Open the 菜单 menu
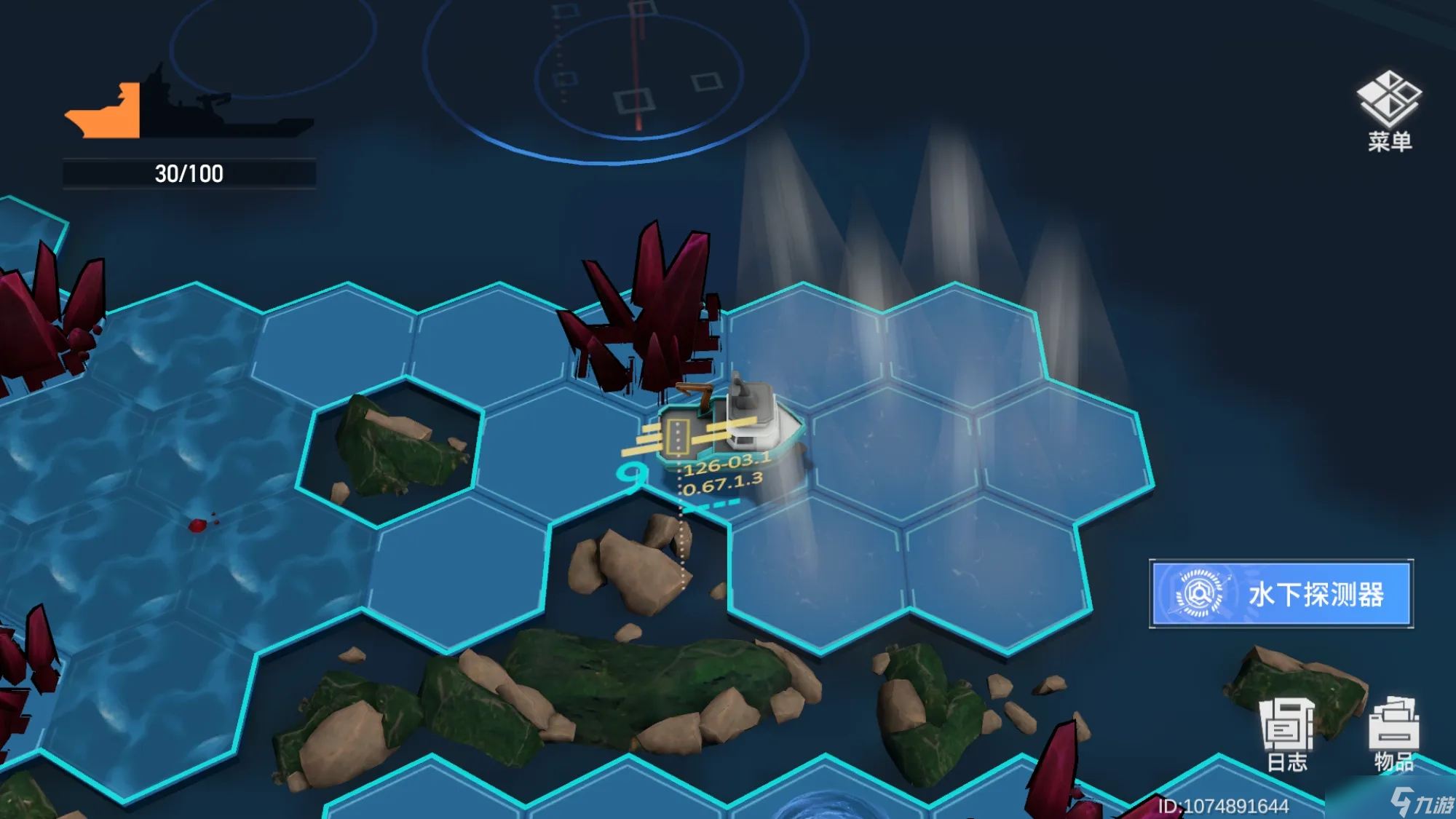 (1389, 111)
